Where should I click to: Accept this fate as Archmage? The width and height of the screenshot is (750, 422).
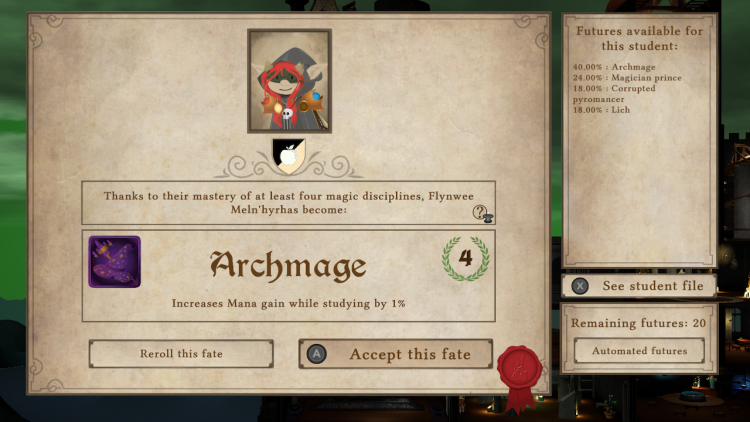pos(396,354)
